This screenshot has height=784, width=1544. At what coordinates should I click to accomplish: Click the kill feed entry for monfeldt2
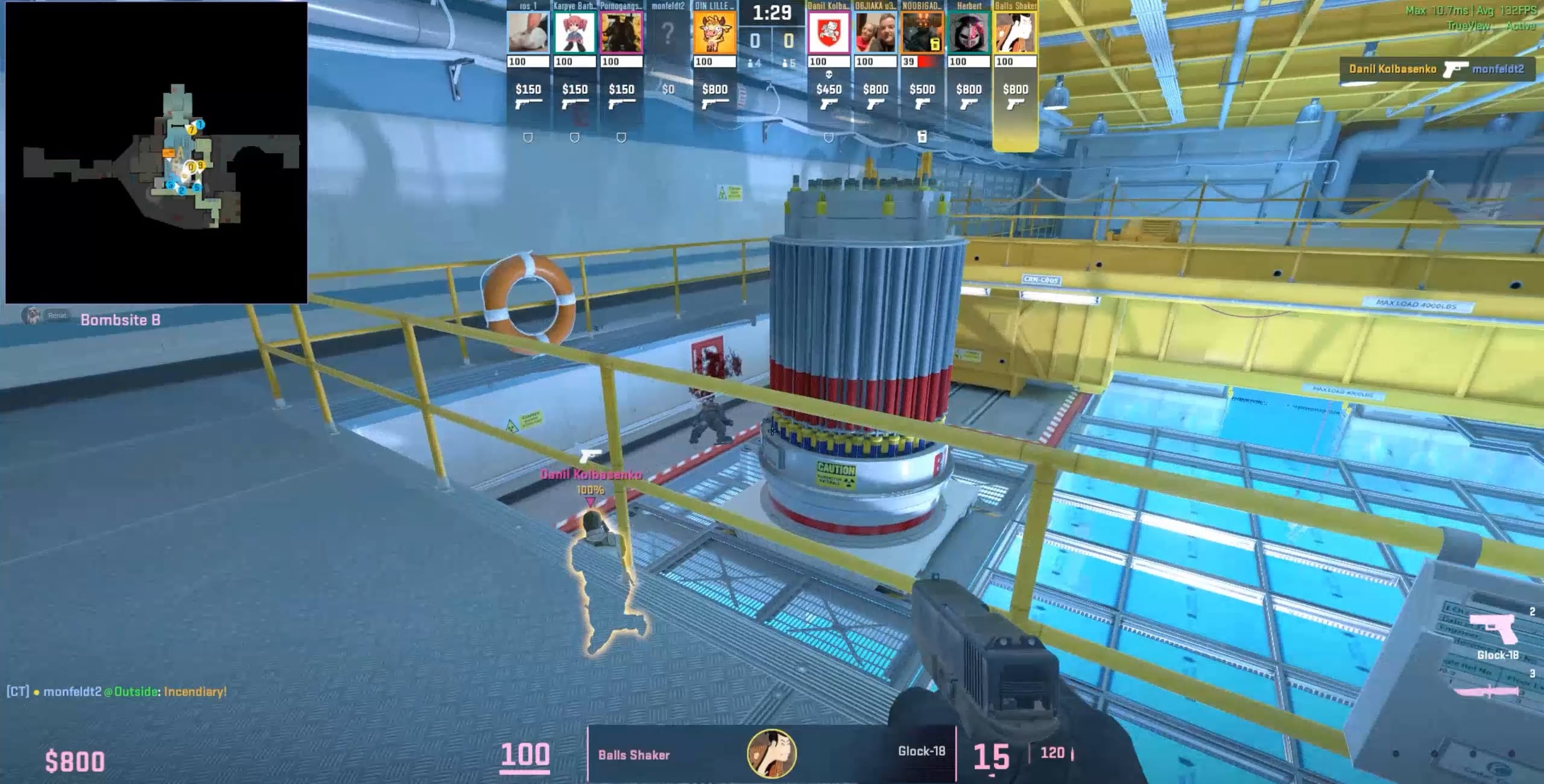click(x=1437, y=69)
